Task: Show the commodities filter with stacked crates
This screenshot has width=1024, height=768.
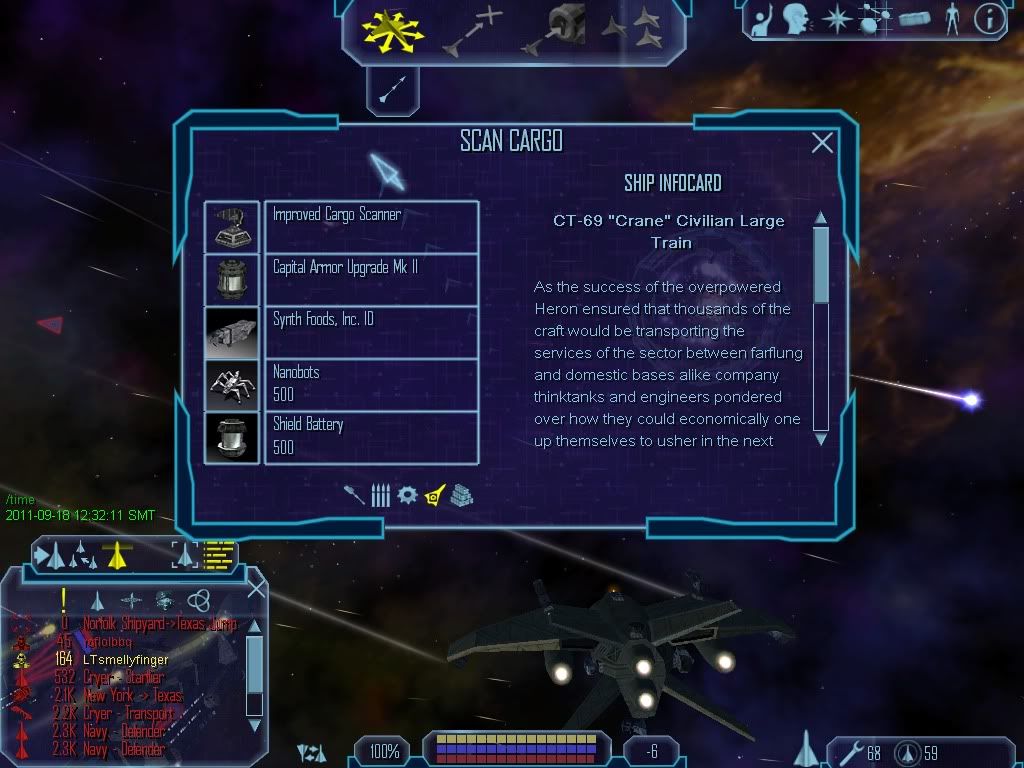Action: click(461, 495)
